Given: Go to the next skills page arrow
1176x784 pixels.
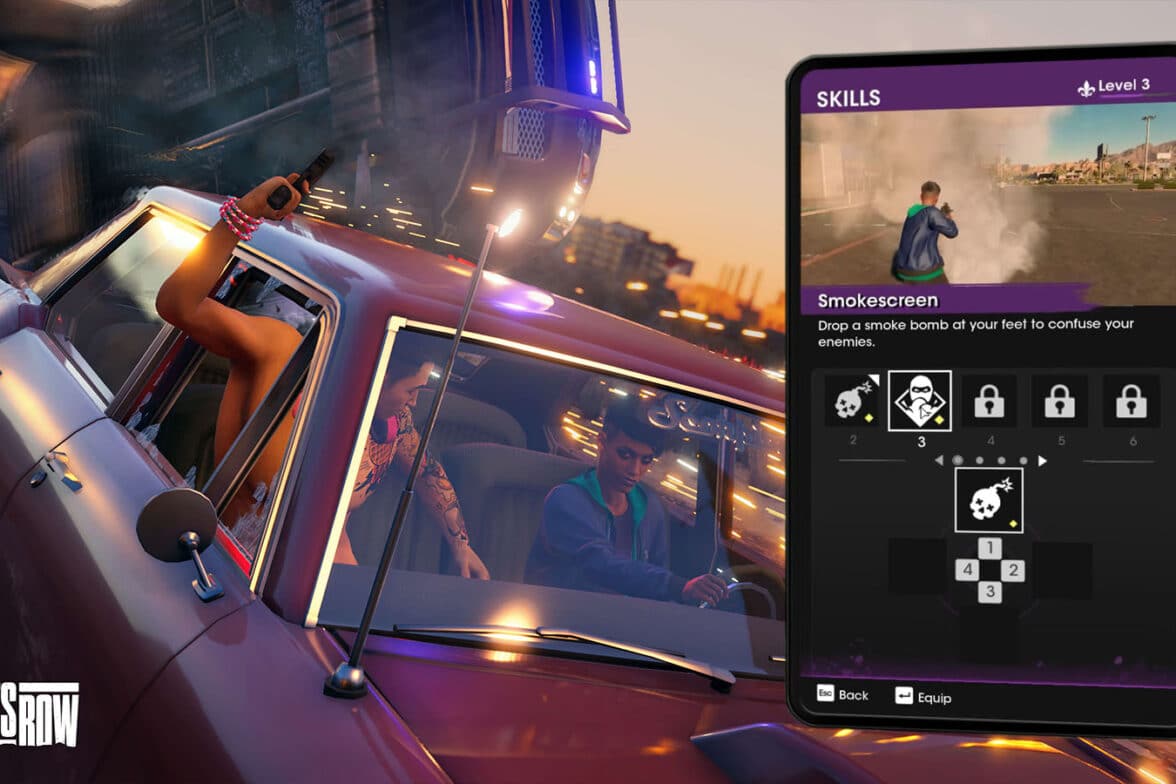Looking at the screenshot, I should (1042, 461).
